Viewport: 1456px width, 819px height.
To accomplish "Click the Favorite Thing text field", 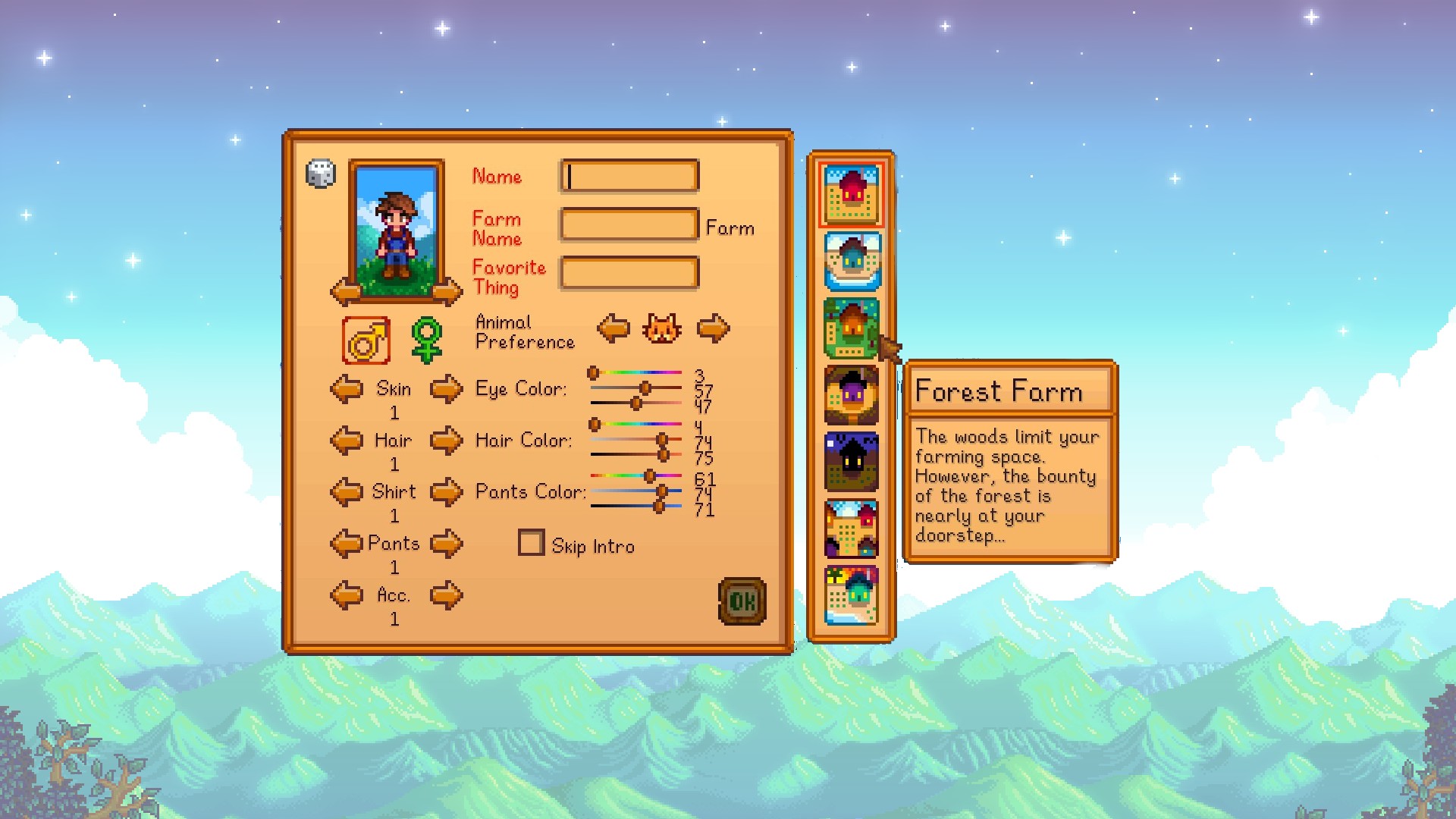I will click(628, 273).
